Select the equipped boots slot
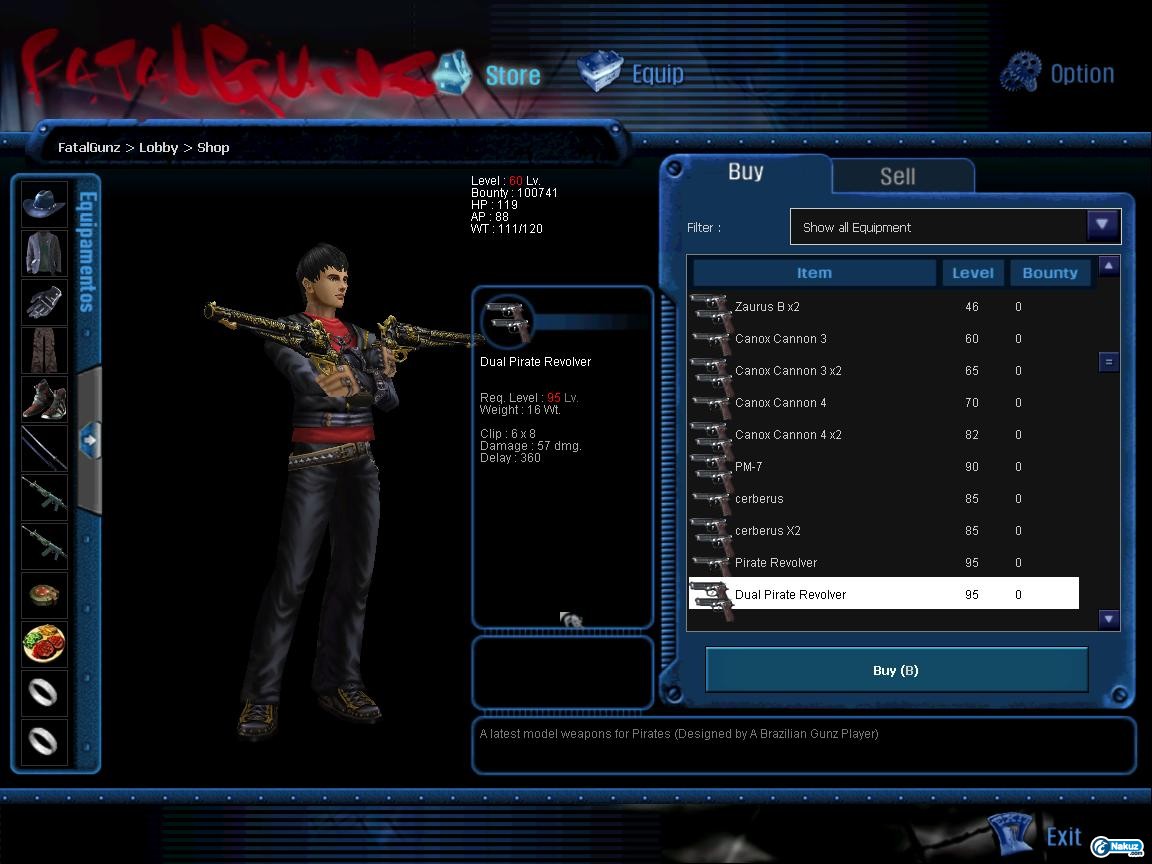Viewport: 1152px width, 864px height. (45, 398)
